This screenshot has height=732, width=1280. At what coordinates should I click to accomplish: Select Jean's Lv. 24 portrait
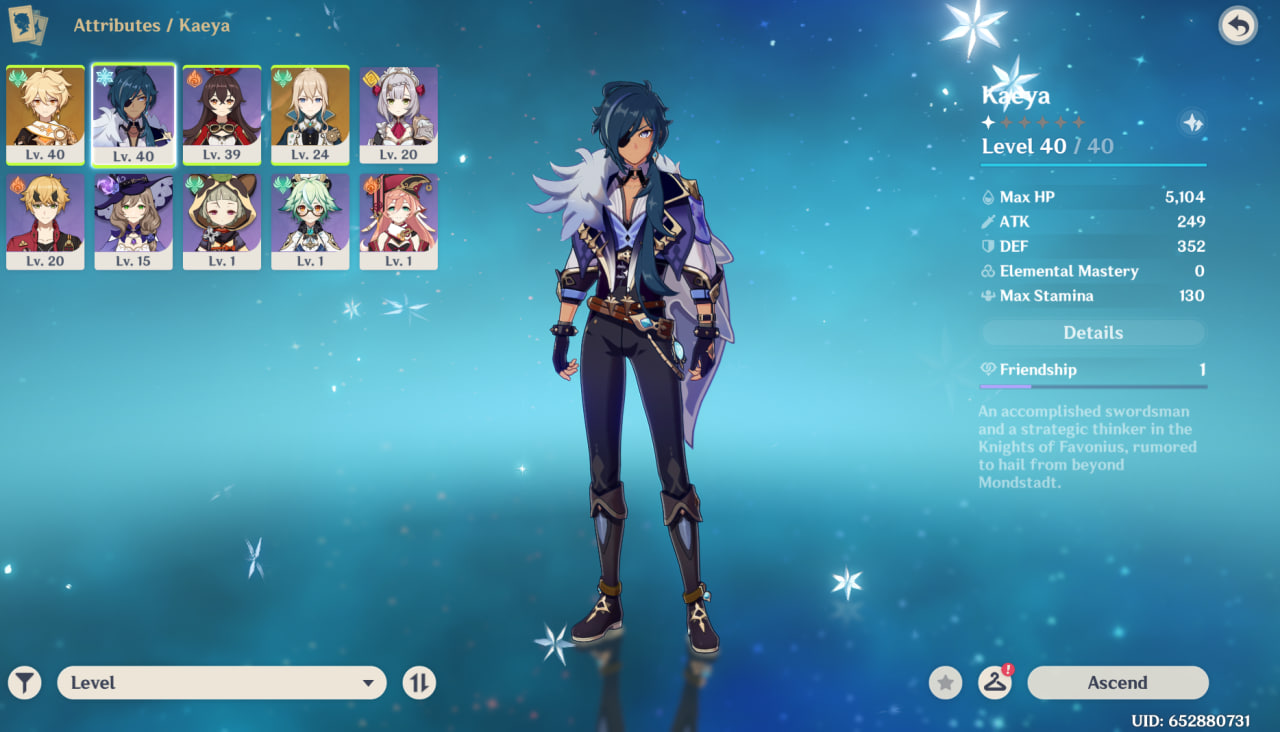310,114
